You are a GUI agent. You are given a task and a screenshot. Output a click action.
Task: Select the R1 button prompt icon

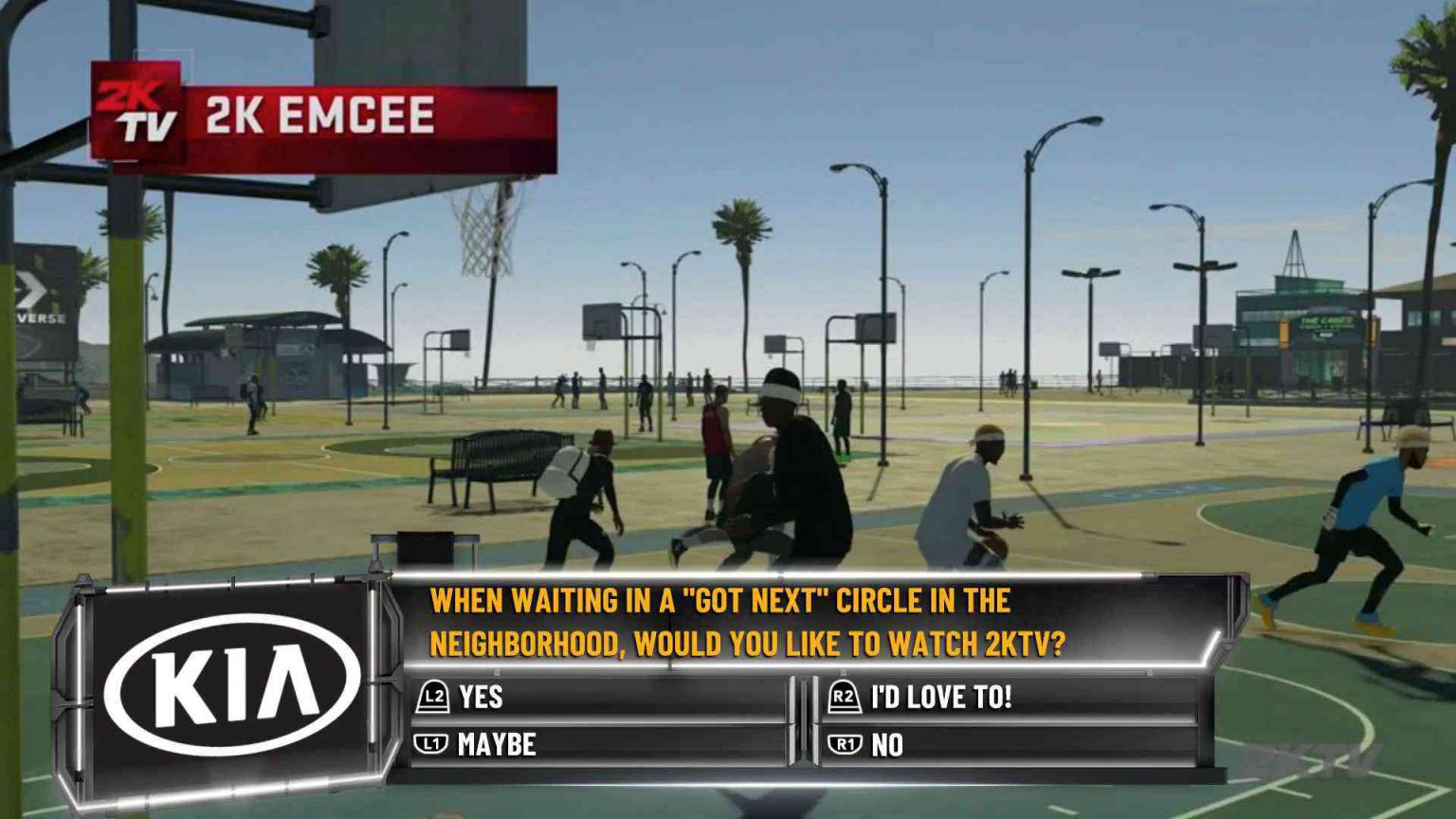pos(845,745)
